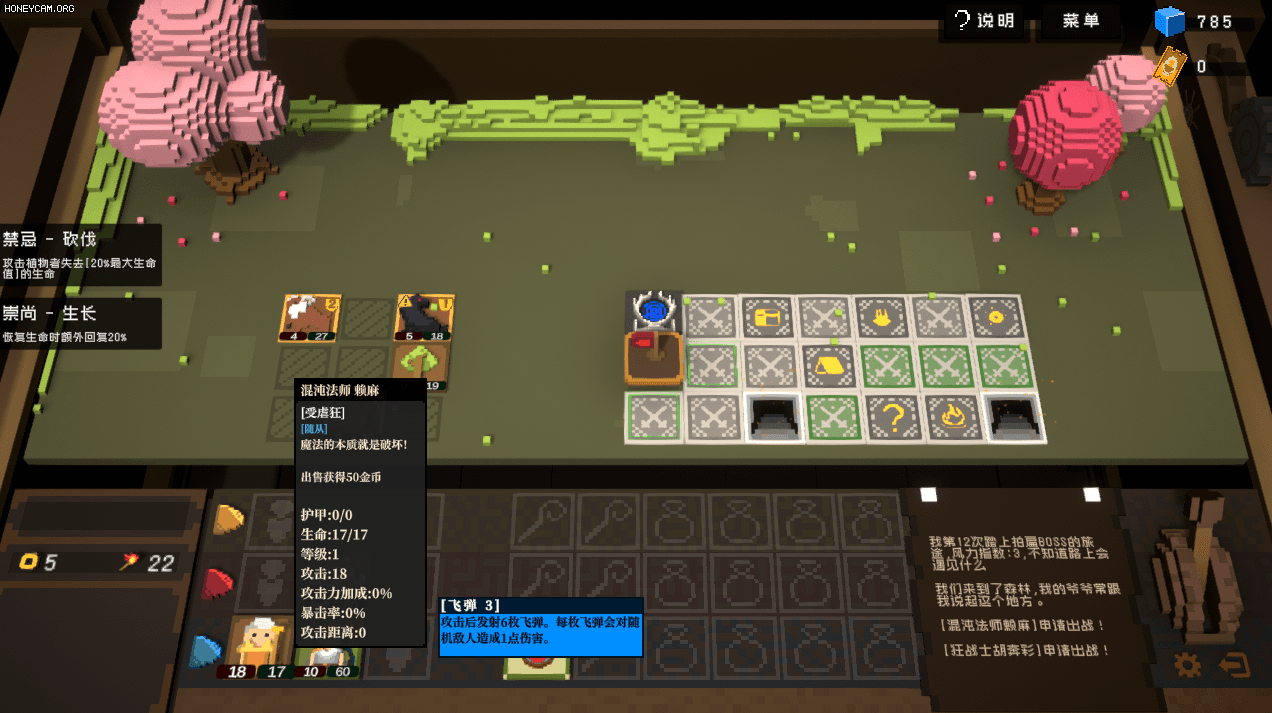Select the gold coin tile
Image resolution: width=1272 pixels, height=713 pixels.
994,317
